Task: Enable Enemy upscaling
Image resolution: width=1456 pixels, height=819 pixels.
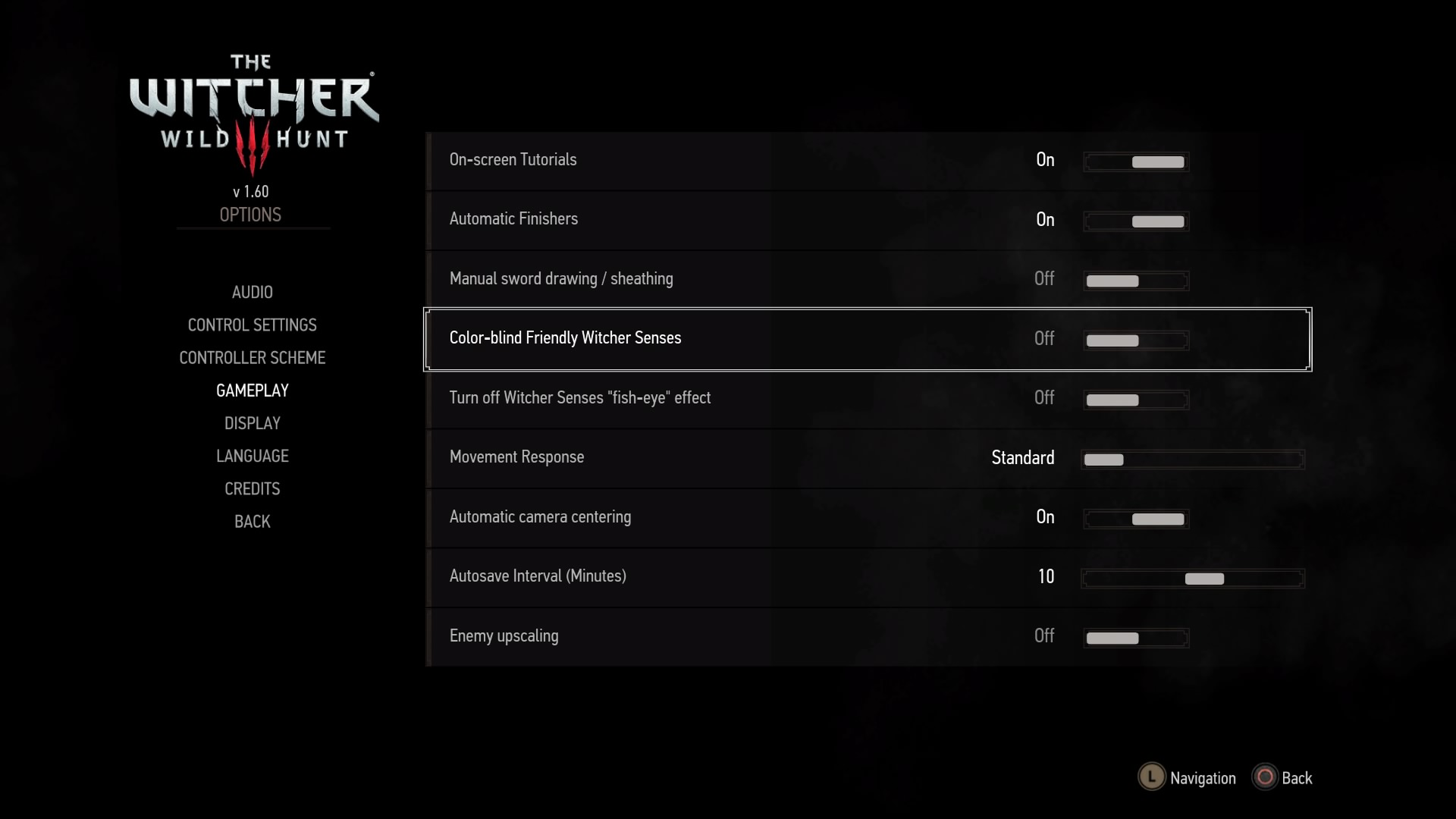Action: (1135, 638)
